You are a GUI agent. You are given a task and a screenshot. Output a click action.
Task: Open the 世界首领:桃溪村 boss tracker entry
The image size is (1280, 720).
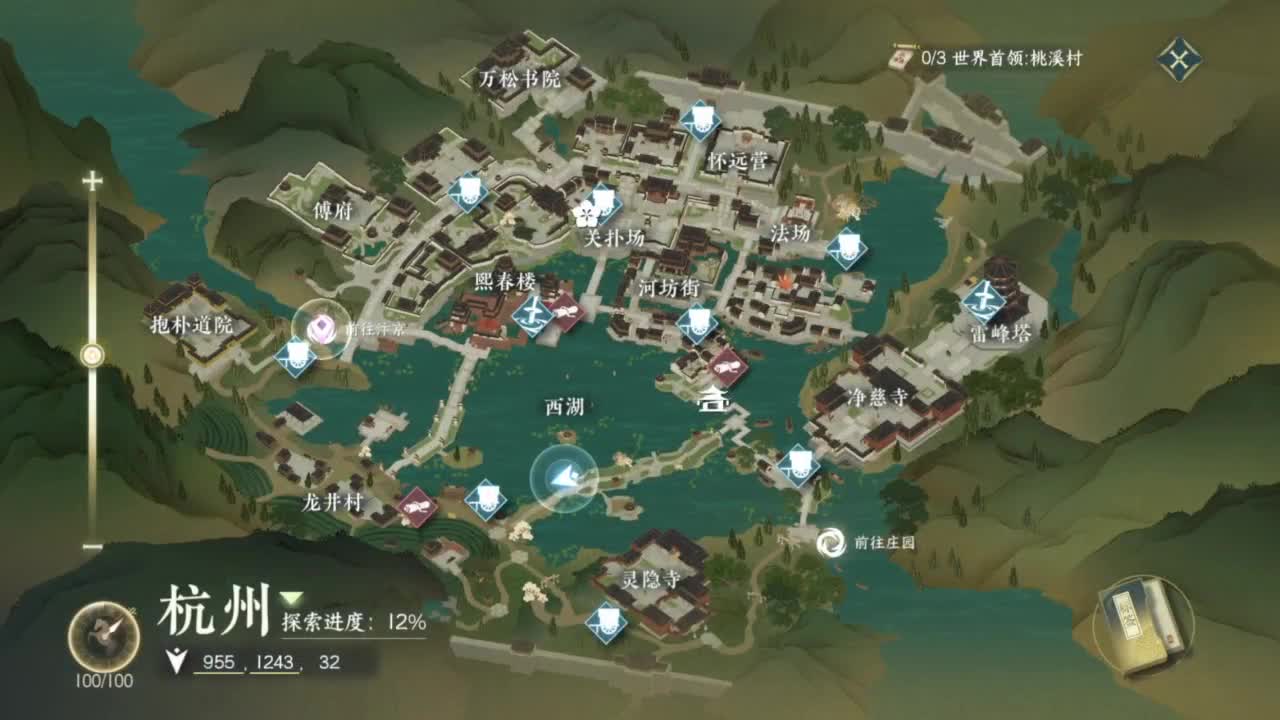(x=1000, y=57)
